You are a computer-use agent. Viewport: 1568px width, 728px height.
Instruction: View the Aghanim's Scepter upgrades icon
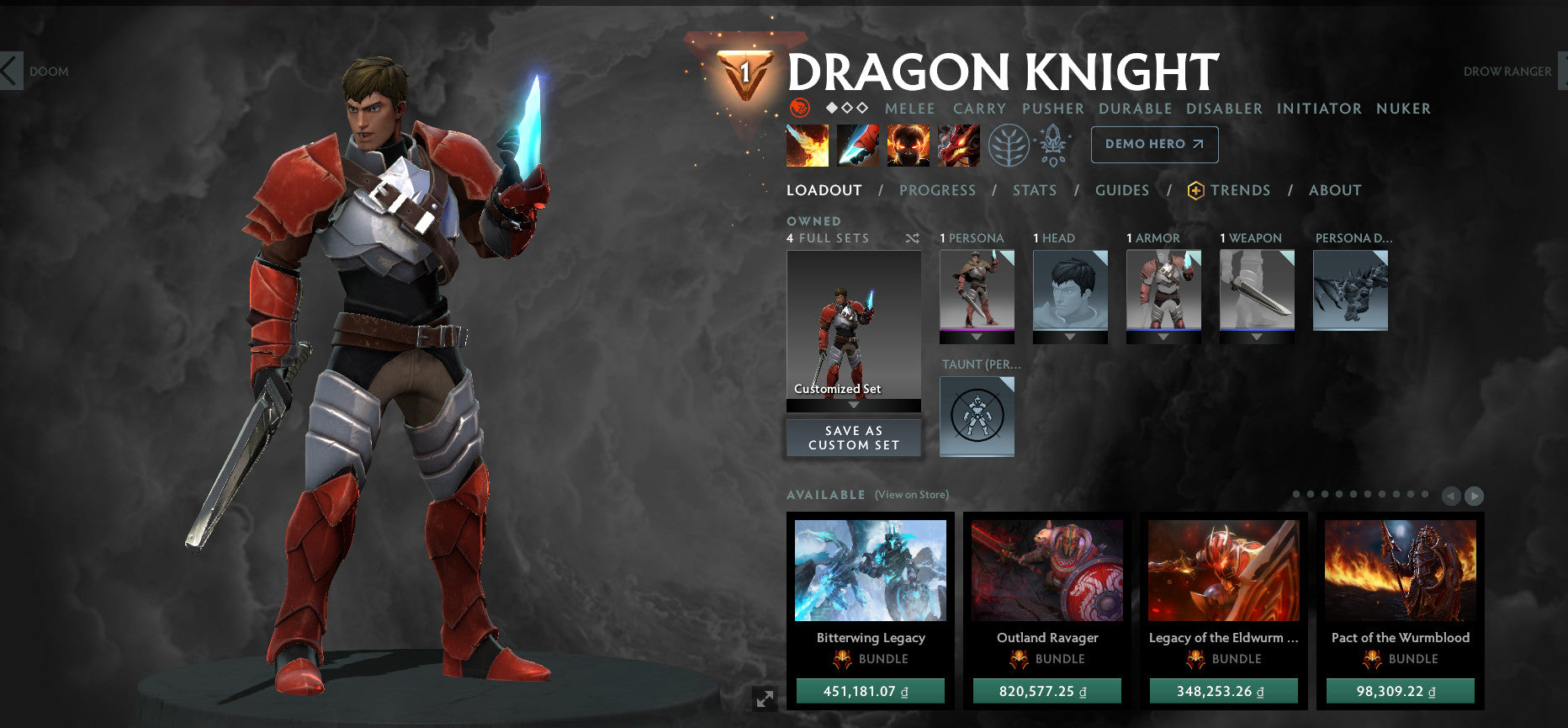(x=1054, y=144)
